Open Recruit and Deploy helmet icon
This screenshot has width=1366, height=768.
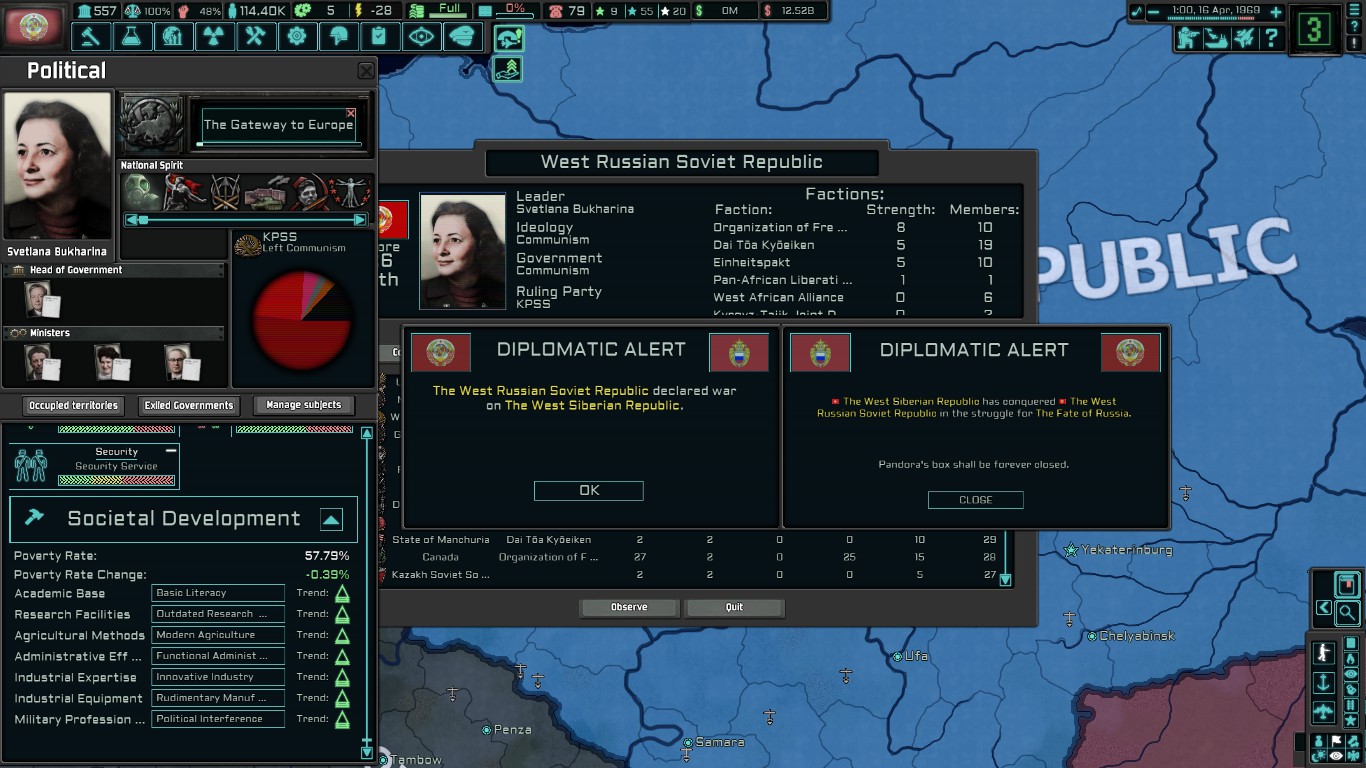tap(339, 35)
